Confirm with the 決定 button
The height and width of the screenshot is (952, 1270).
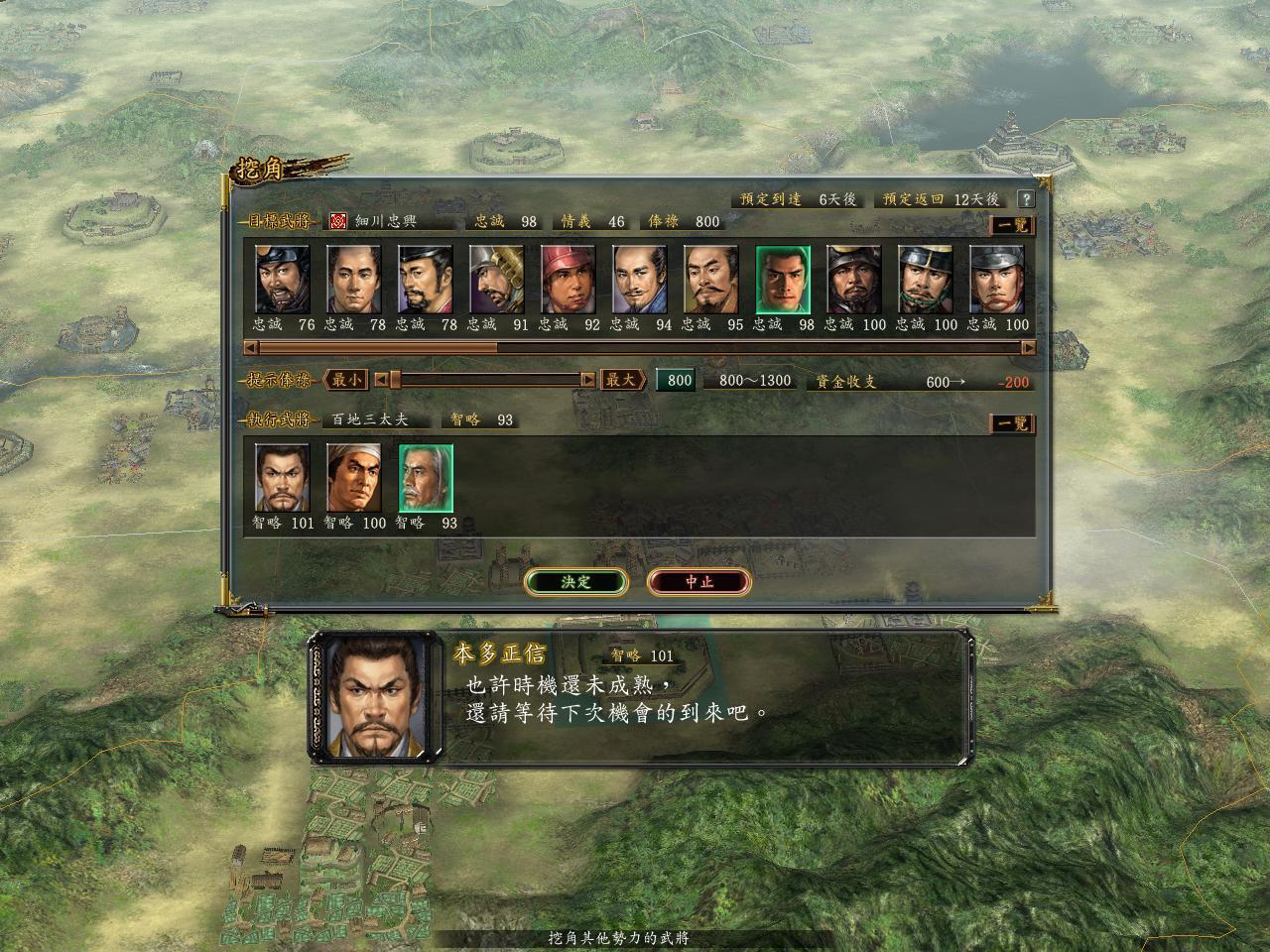click(x=576, y=582)
